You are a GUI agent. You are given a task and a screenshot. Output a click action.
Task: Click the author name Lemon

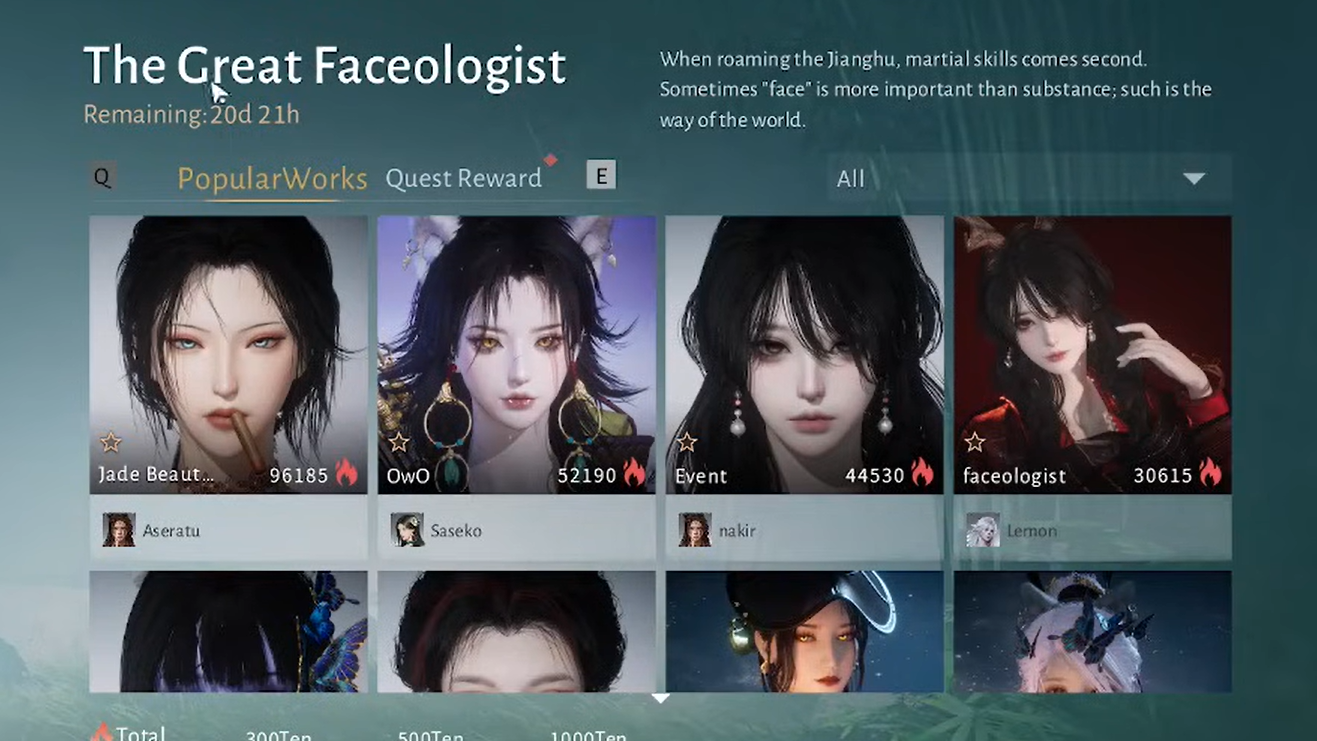1032,530
